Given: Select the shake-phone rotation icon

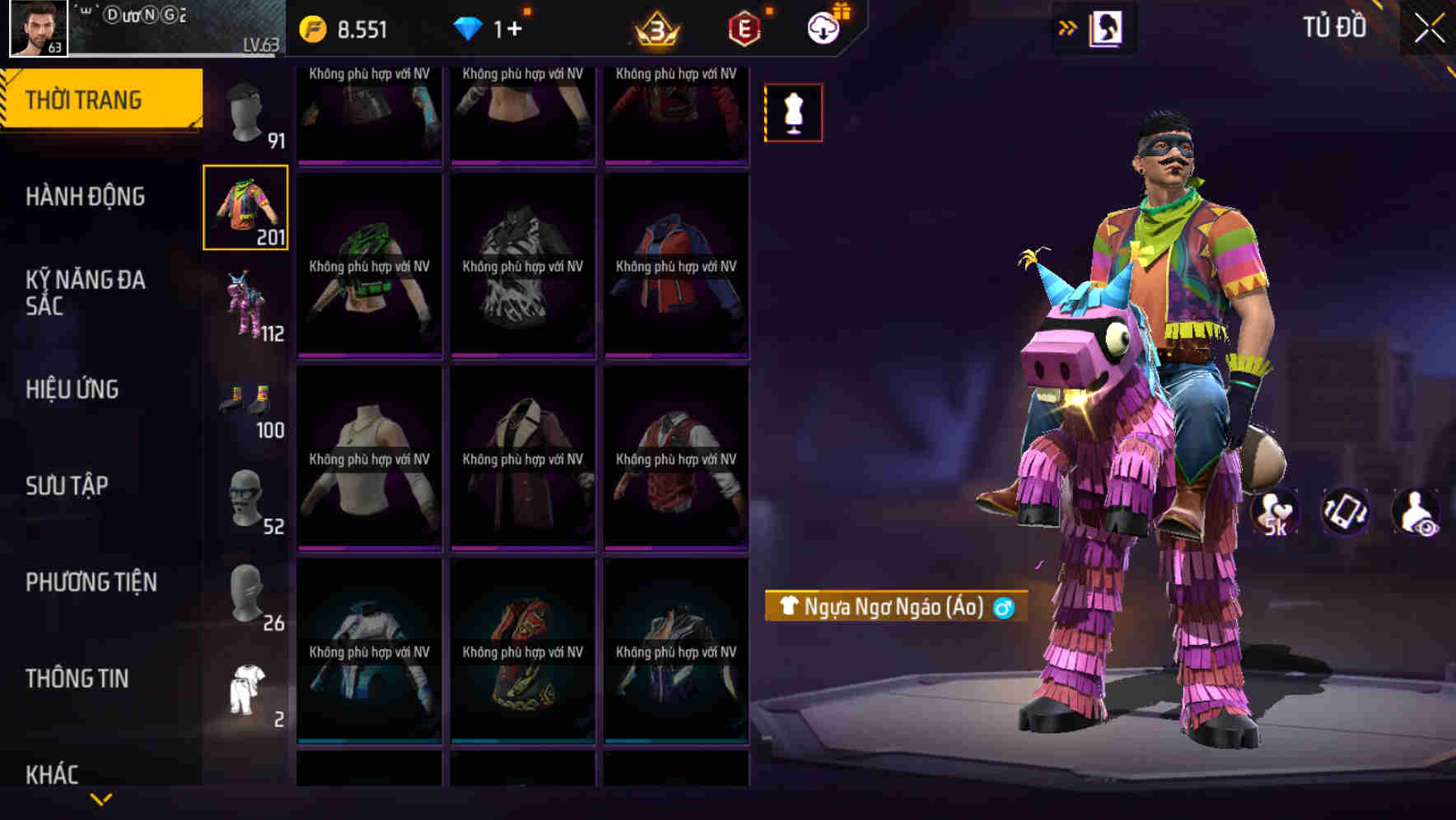Looking at the screenshot, I should click(x=1344, y=511).
